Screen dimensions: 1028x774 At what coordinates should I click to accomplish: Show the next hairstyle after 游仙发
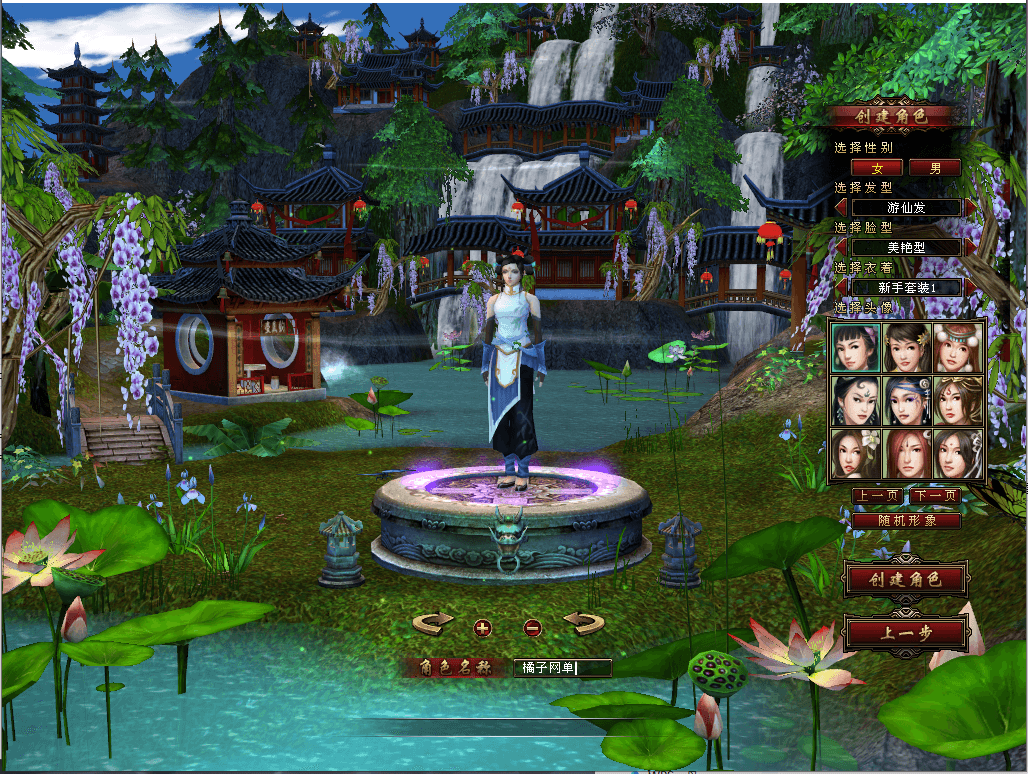tap(970, 208)
